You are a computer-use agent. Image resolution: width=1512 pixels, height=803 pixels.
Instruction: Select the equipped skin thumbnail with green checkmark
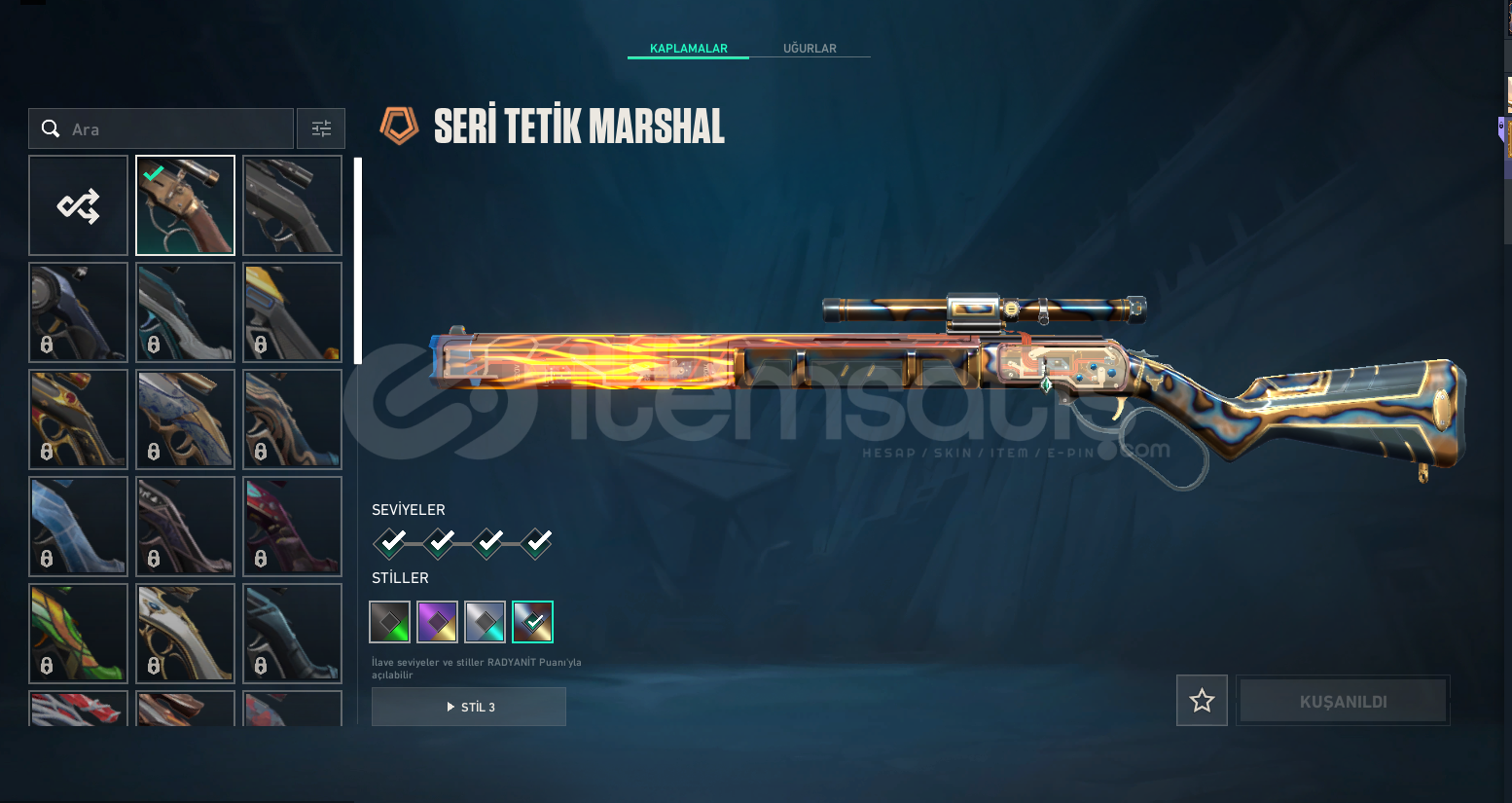185,205
